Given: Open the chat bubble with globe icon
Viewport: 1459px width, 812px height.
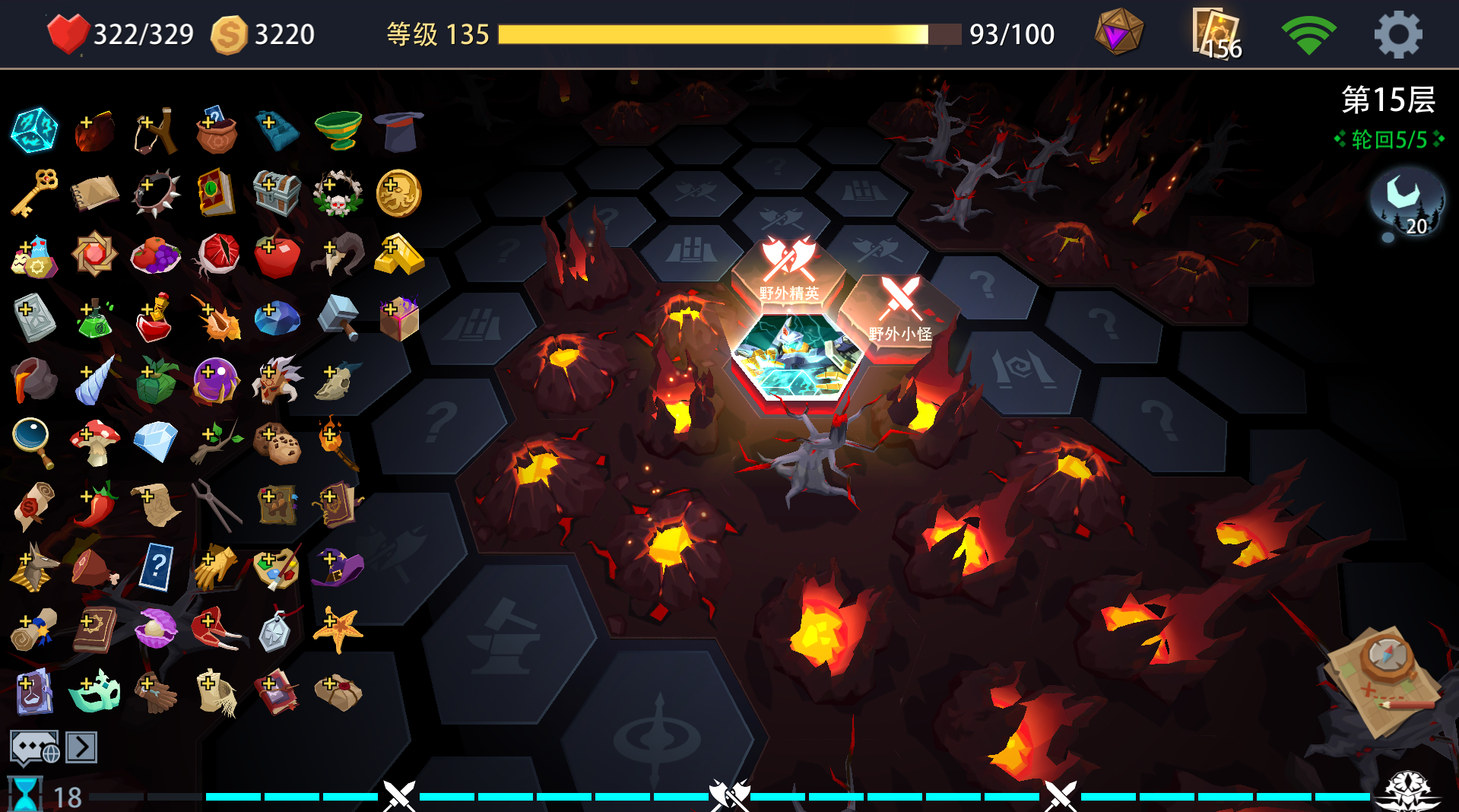Looking at the screenshot, I should click(33, 747).
